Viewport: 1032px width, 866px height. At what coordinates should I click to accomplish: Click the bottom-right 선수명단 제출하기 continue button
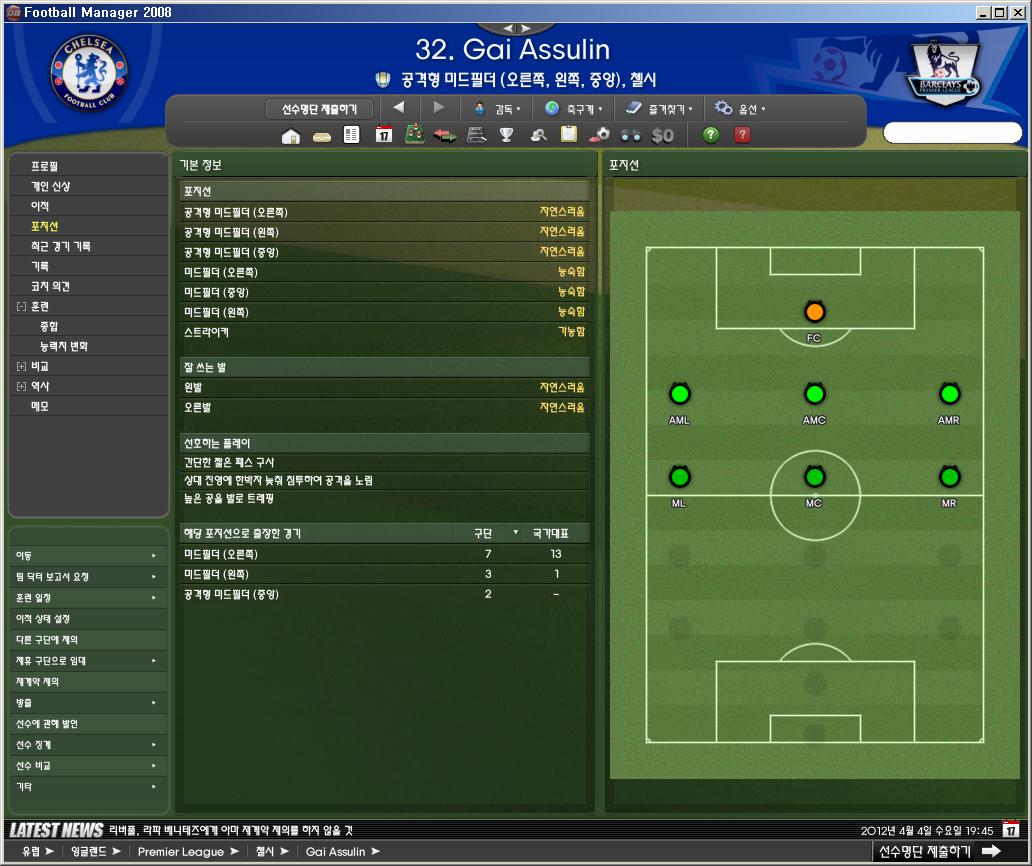[x=937, y=851]
